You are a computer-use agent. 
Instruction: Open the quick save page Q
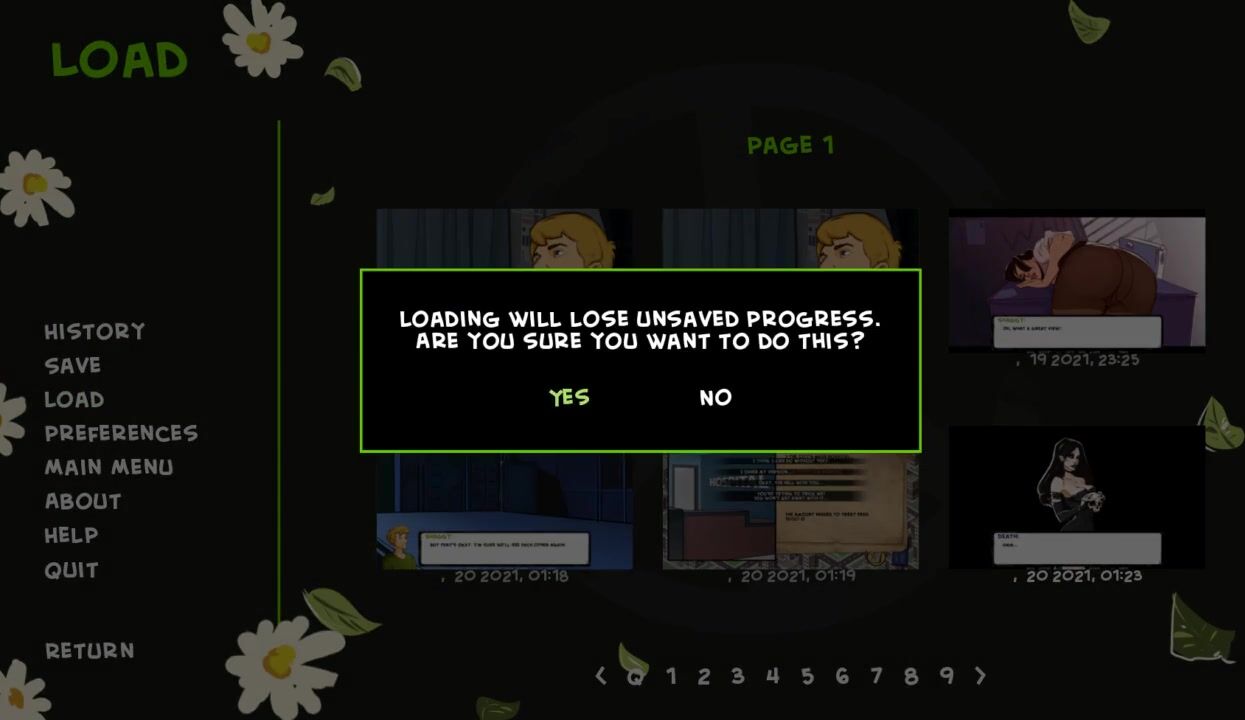[x=635, y=676]
